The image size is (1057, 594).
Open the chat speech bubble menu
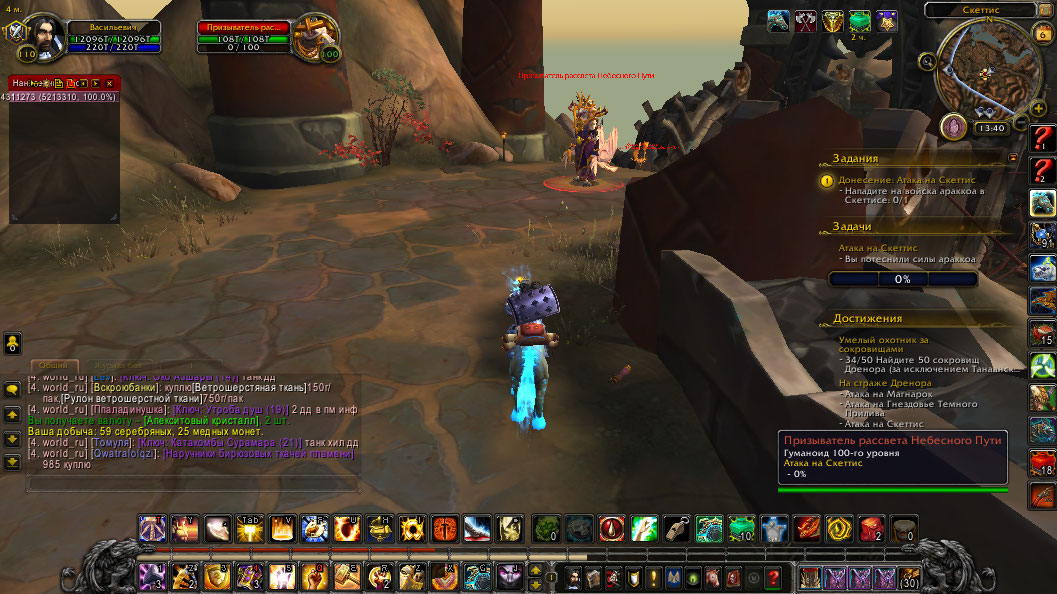pos(12,389)
